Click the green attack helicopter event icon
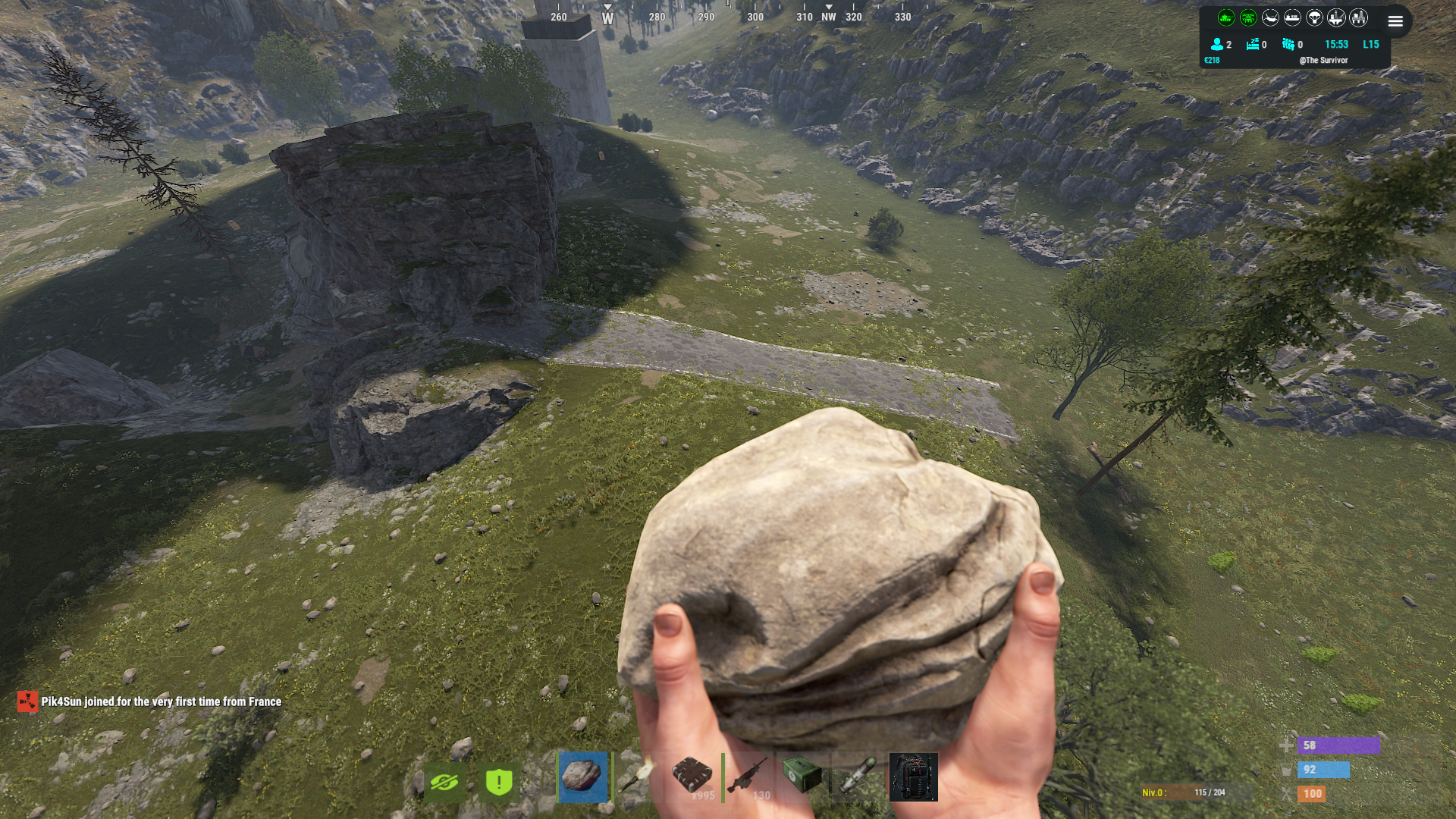The height and width of the screenshot is (819, 1456). pos(1248,17)
